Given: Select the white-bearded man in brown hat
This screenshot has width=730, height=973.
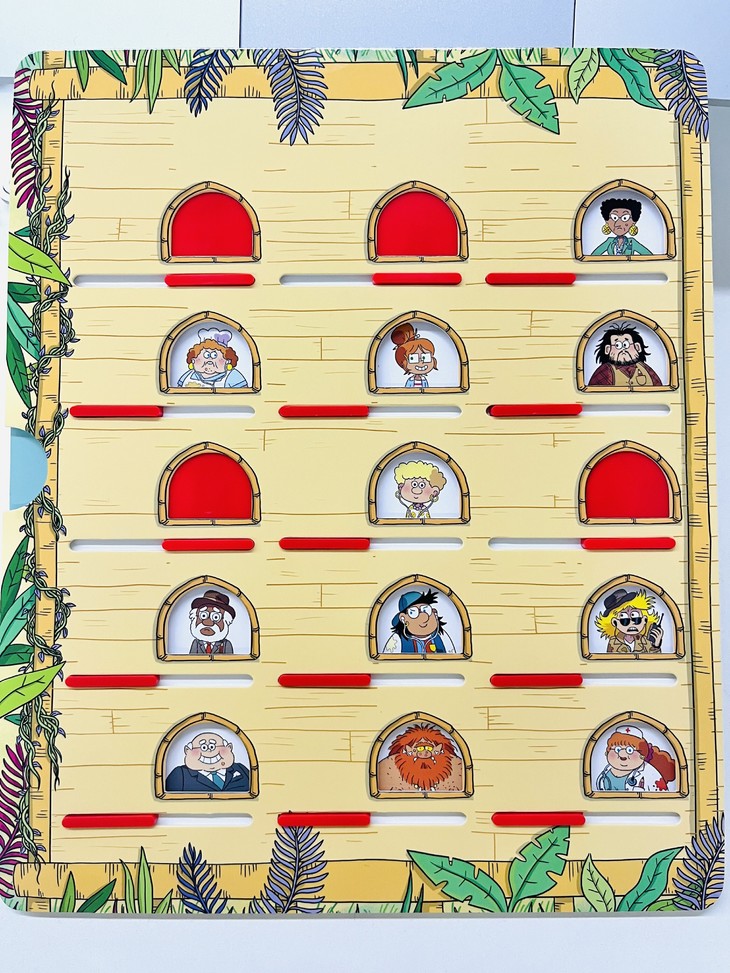Looking at the screenshot, I should pos(209,624).
